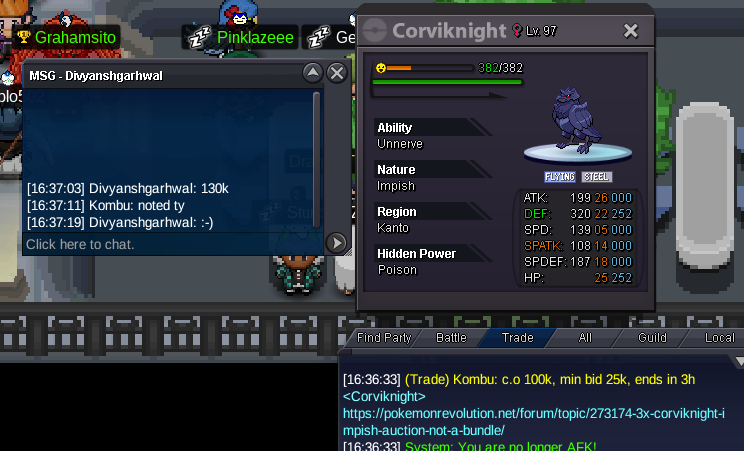Viewport: 744px width, 451px height.
Task: Show the All chat tab
Action: 585,338
